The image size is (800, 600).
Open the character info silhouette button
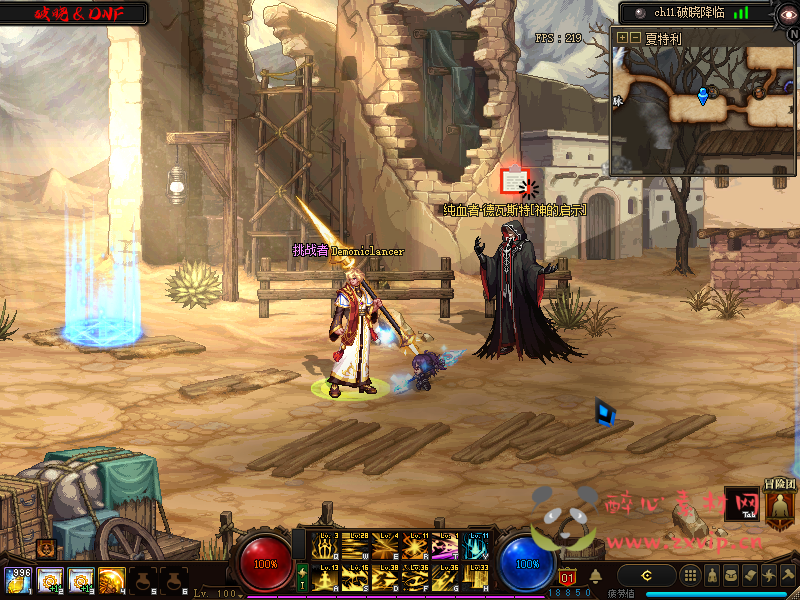pyautogui.click(x=710, y=576)
